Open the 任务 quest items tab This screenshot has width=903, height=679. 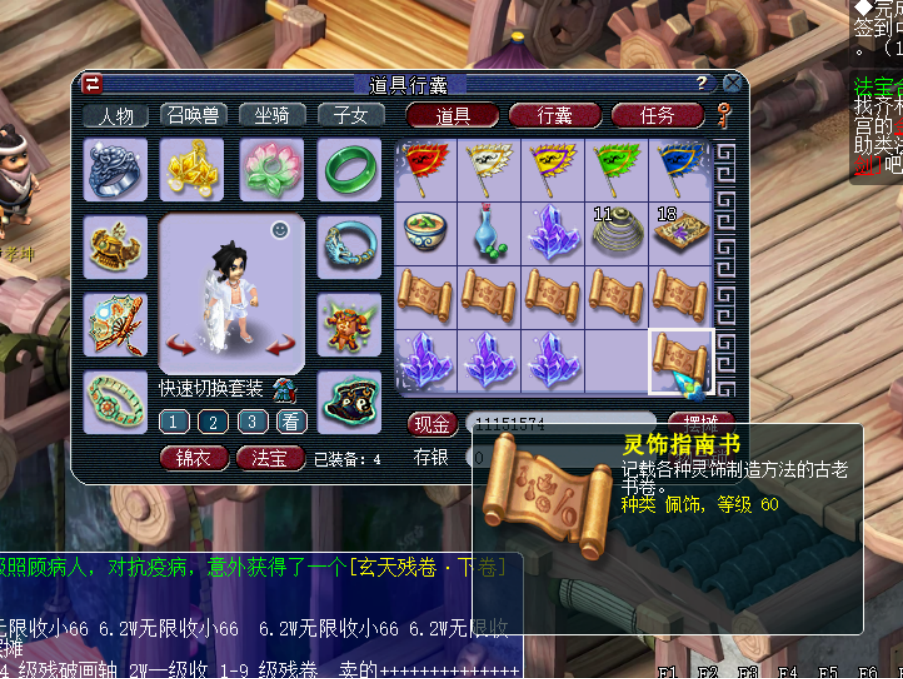click(657, 116)
